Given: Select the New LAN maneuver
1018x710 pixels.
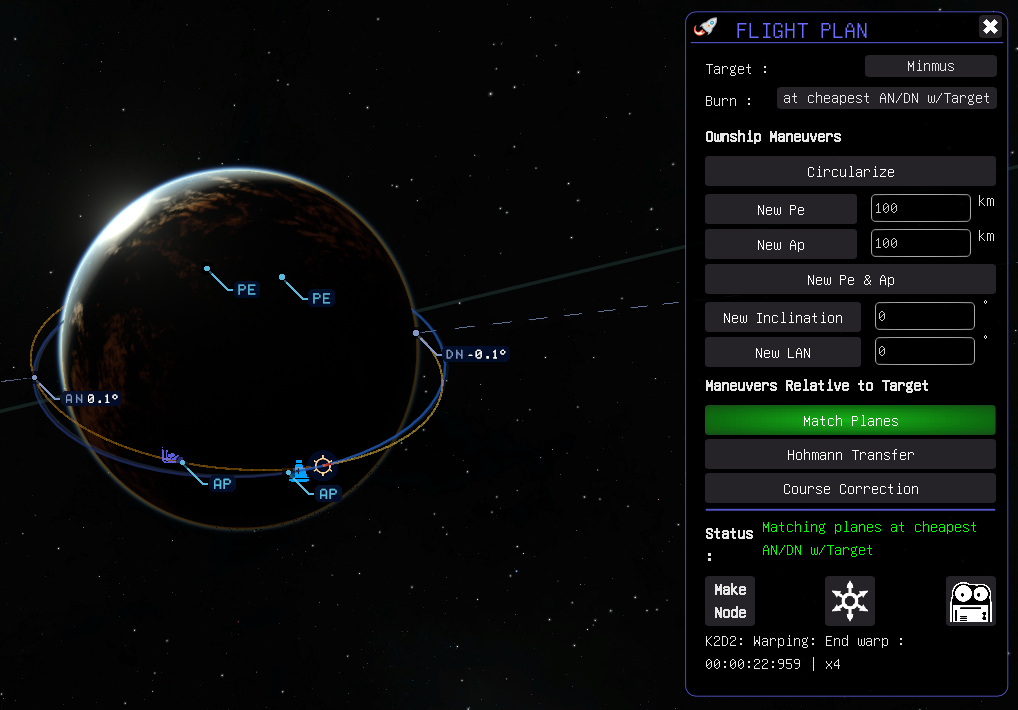Looking at the screenshot, I should click(x=782, y=352).
